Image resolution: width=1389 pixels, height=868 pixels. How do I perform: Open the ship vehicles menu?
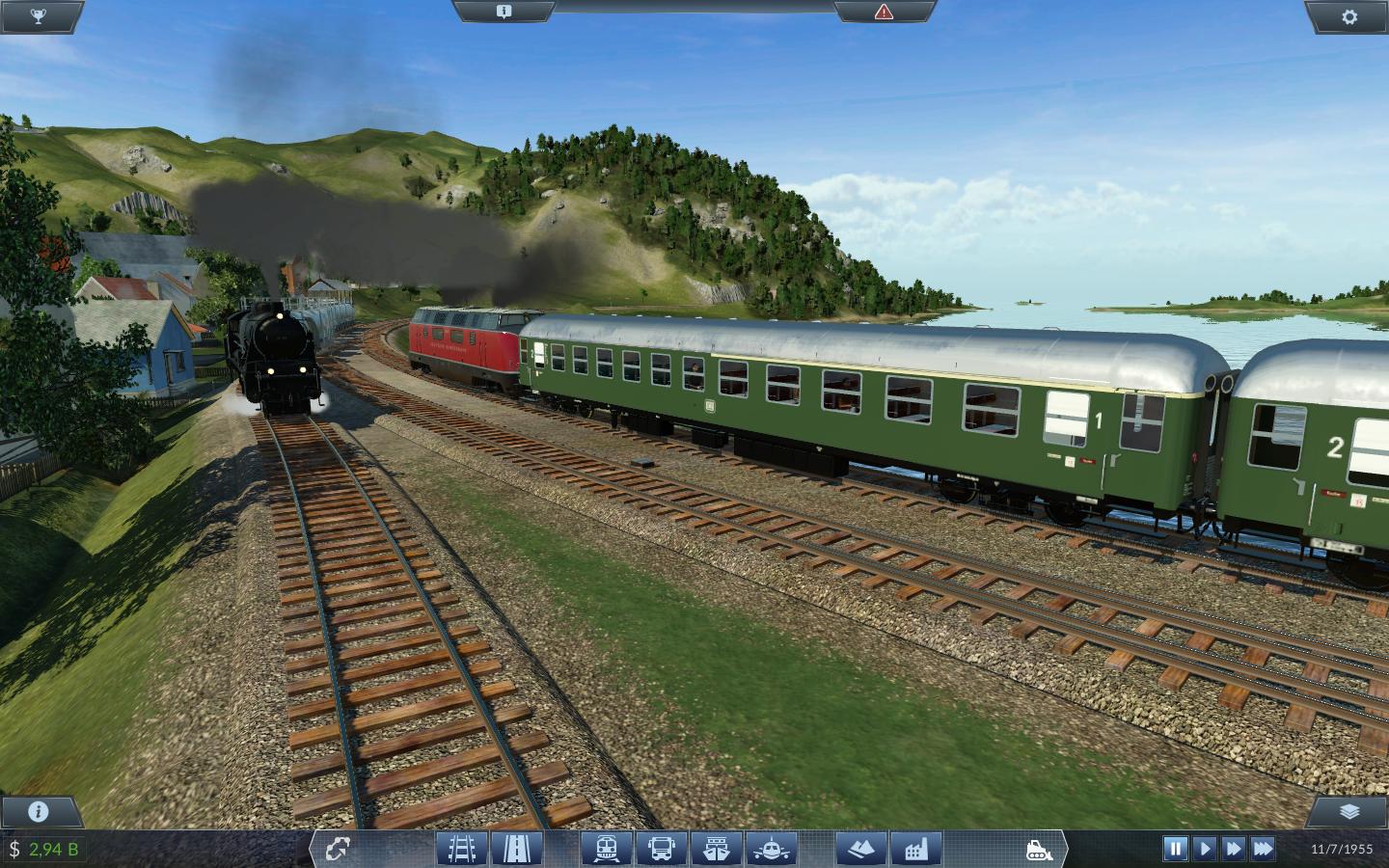click(716, 849)
